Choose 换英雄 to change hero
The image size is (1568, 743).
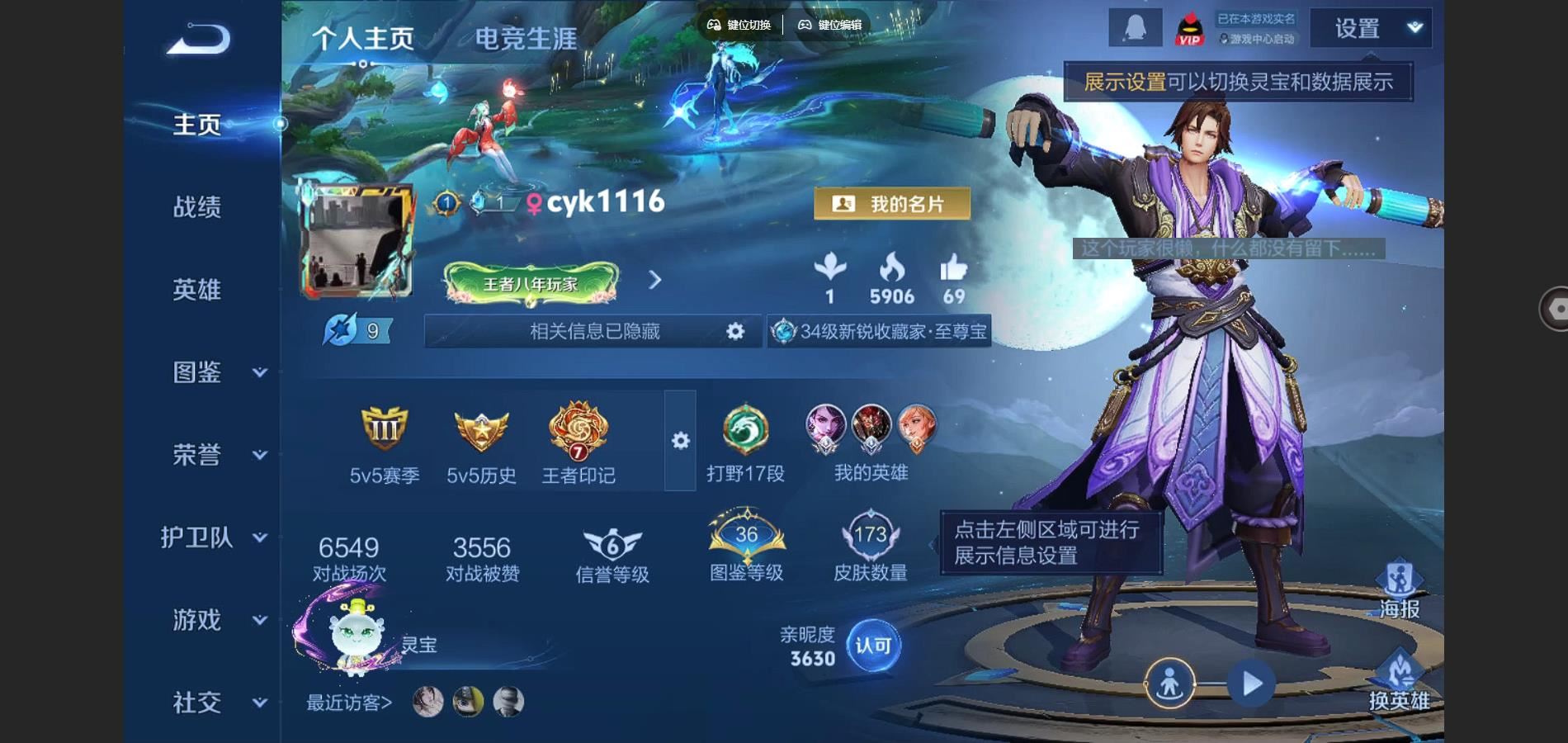coord(1400,682)
